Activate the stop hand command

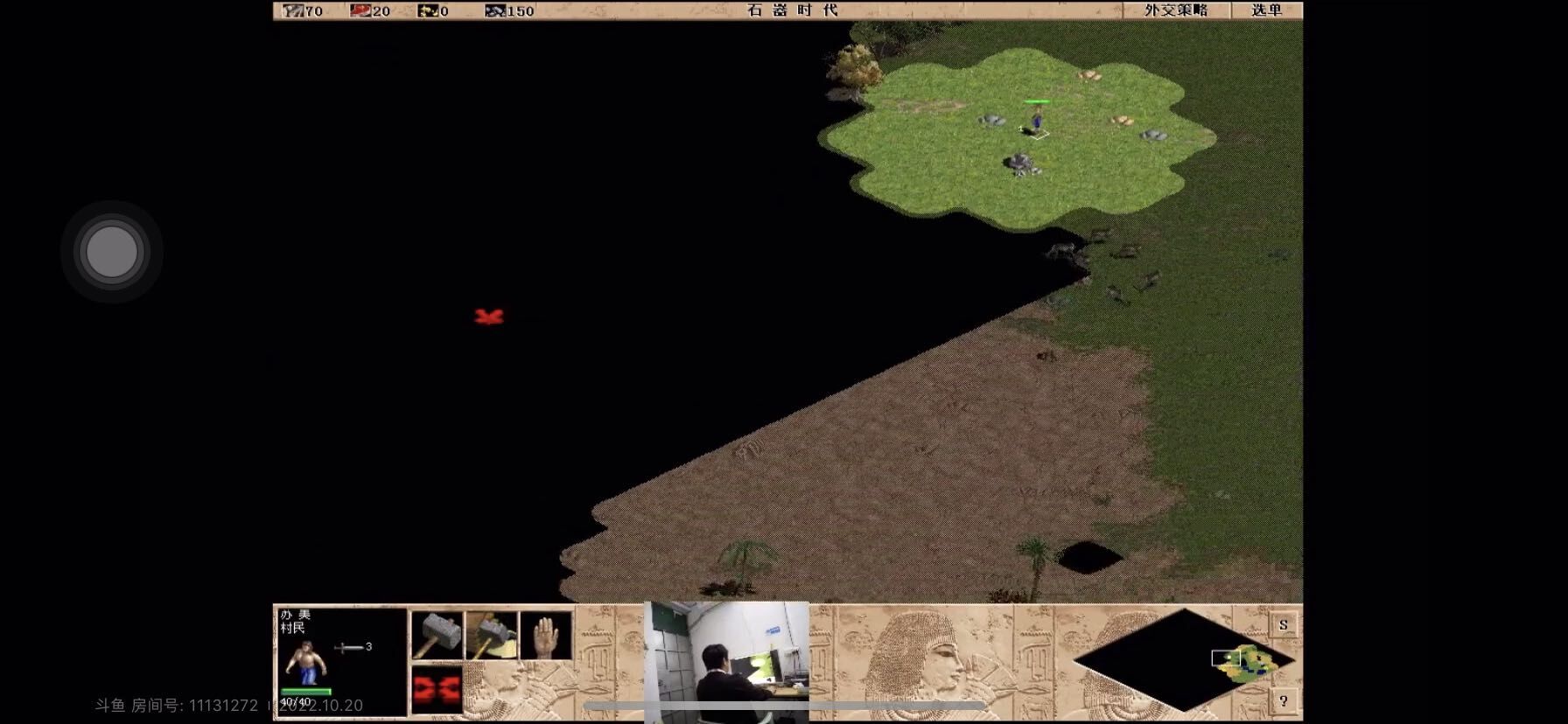pos(545,635)
